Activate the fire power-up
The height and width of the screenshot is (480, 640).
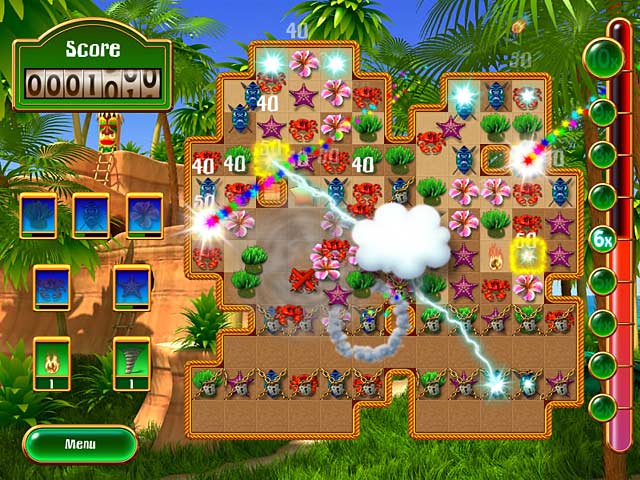(x=51, y=358)
